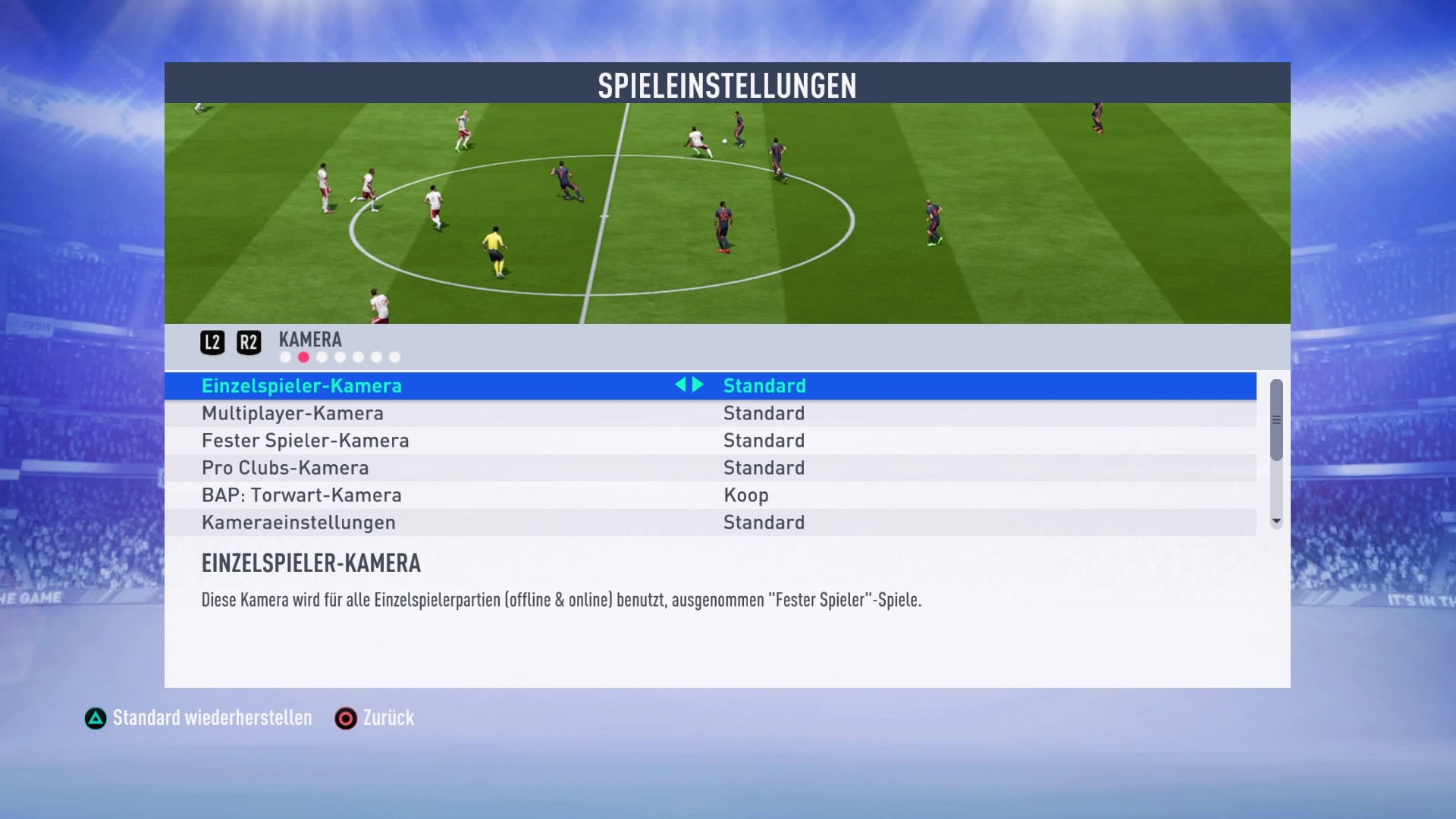The height and width of the screenshot is (819, 1456).
Task: Switch to the first settings page dot
Action: (x=285, y=357)
